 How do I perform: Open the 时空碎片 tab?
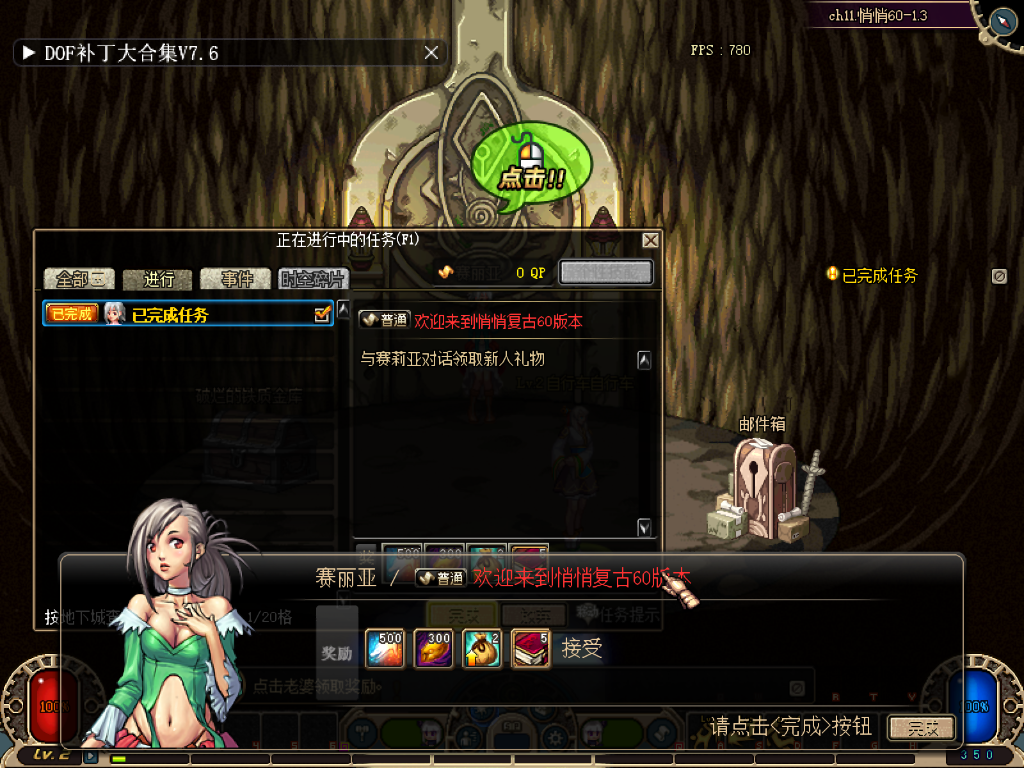(313, 279)
